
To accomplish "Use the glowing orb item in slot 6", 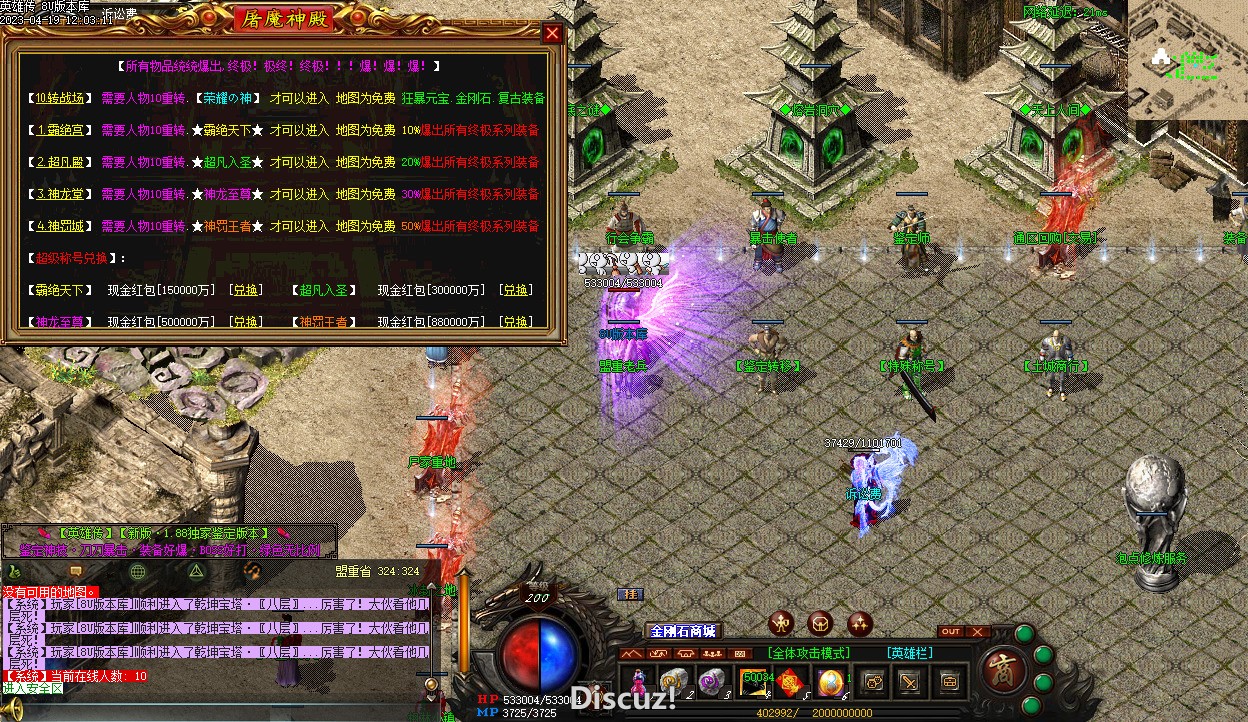I will (x=830, y=682).
